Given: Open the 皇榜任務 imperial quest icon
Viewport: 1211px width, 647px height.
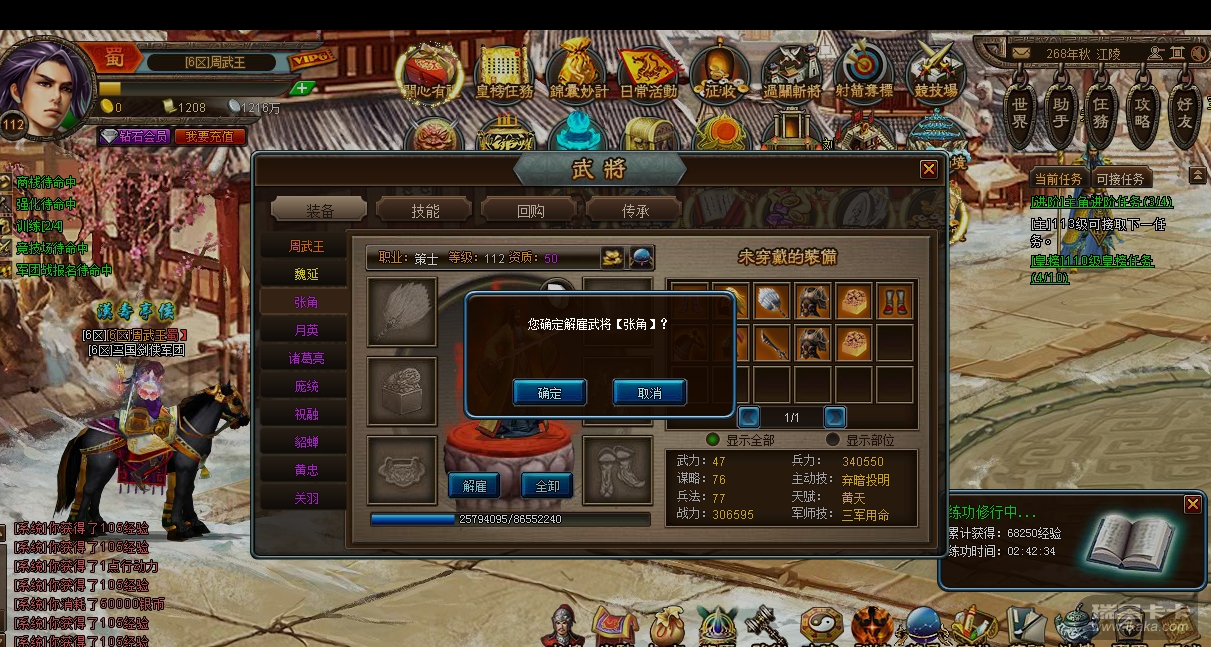Looking at the screenshot, I should [504, 72].
